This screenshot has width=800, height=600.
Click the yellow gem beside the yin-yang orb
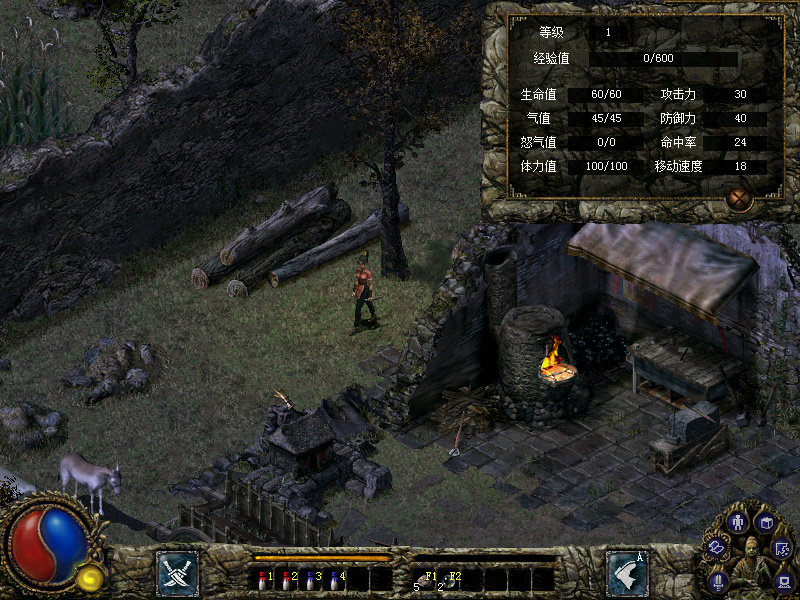pyautogui.click(x=91, y=576)
